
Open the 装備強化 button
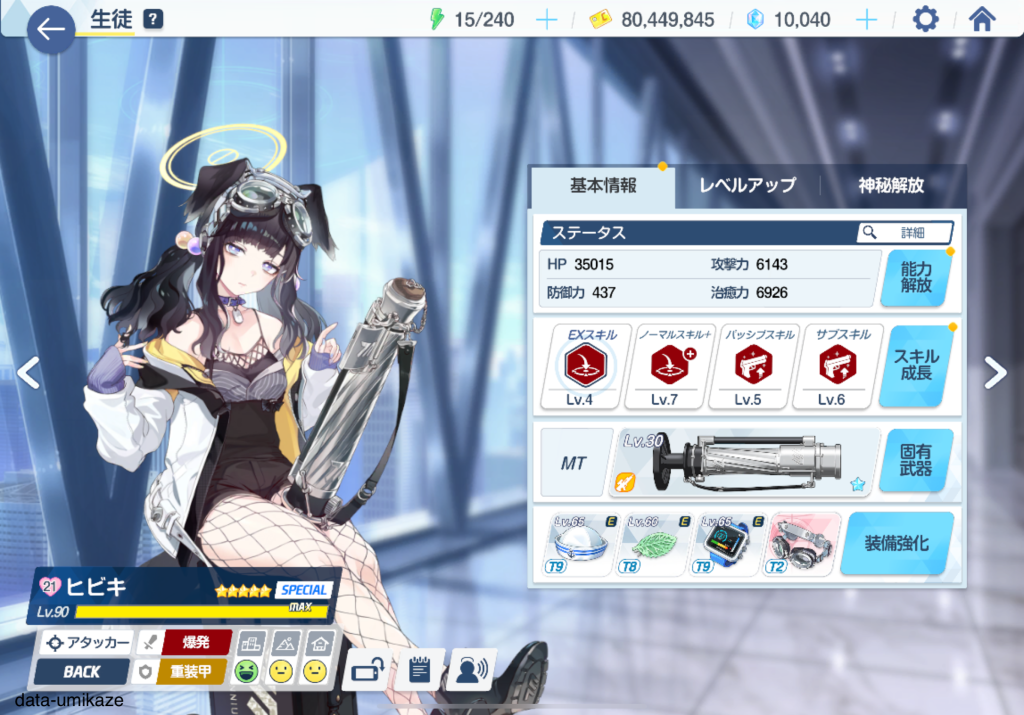(896, 544)
